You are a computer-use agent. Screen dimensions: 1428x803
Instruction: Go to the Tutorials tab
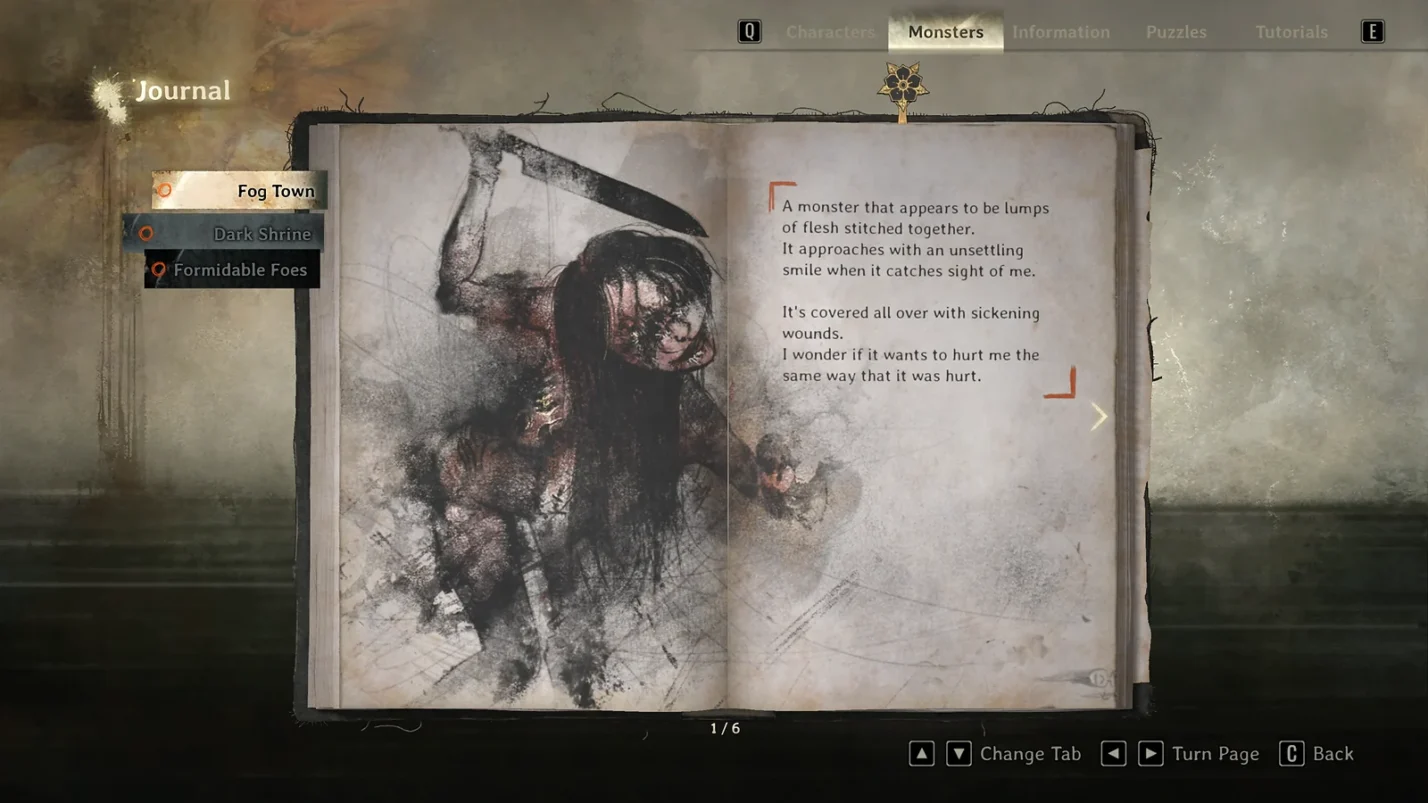click(x=1291, y=32)
